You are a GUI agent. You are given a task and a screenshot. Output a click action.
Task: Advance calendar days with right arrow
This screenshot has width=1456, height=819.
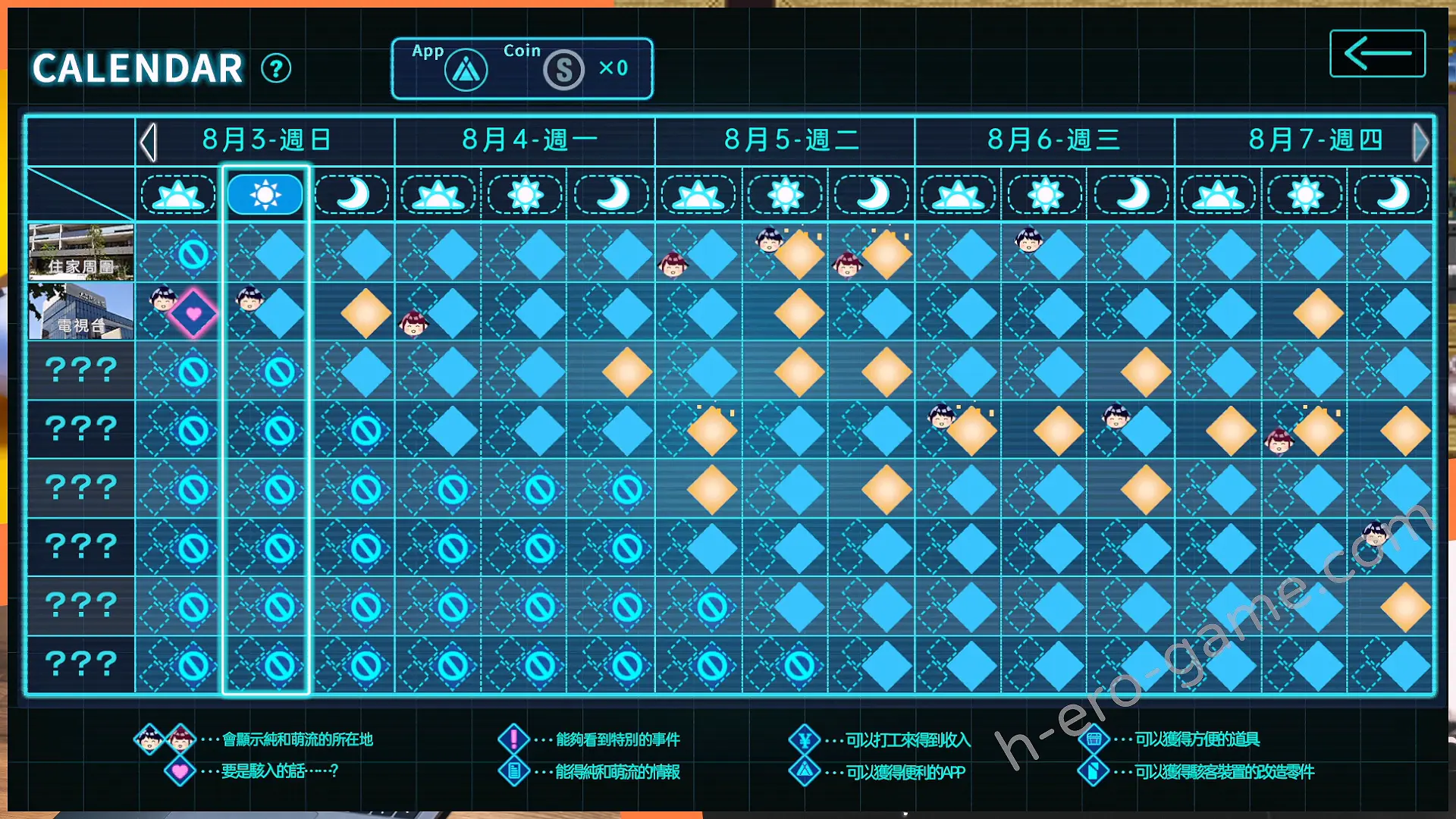[x=1420, y=142]
